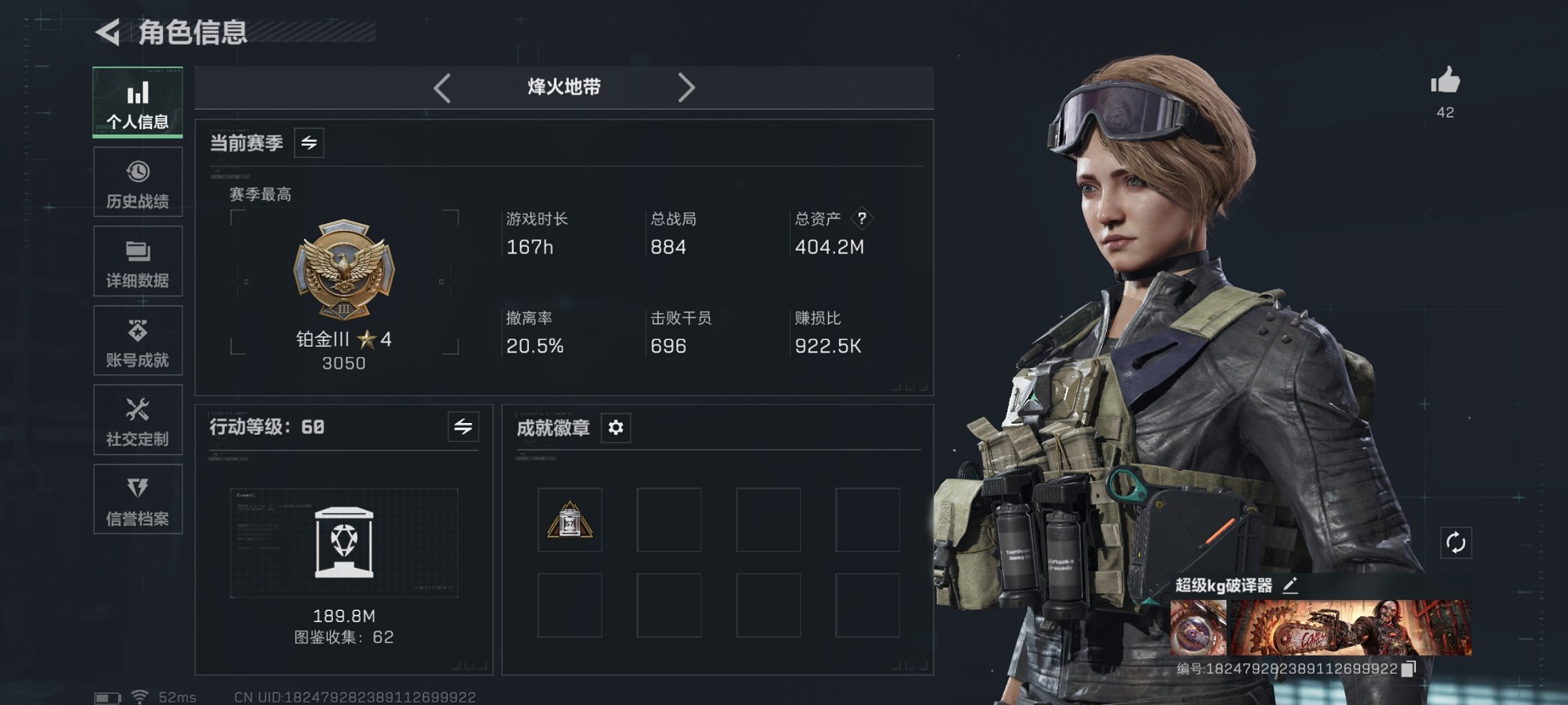Screen dimensions: 1568x705
Task: Open the 成就徽章 badge settings gear
Action: pyautogui.click(x=615, y=428)
